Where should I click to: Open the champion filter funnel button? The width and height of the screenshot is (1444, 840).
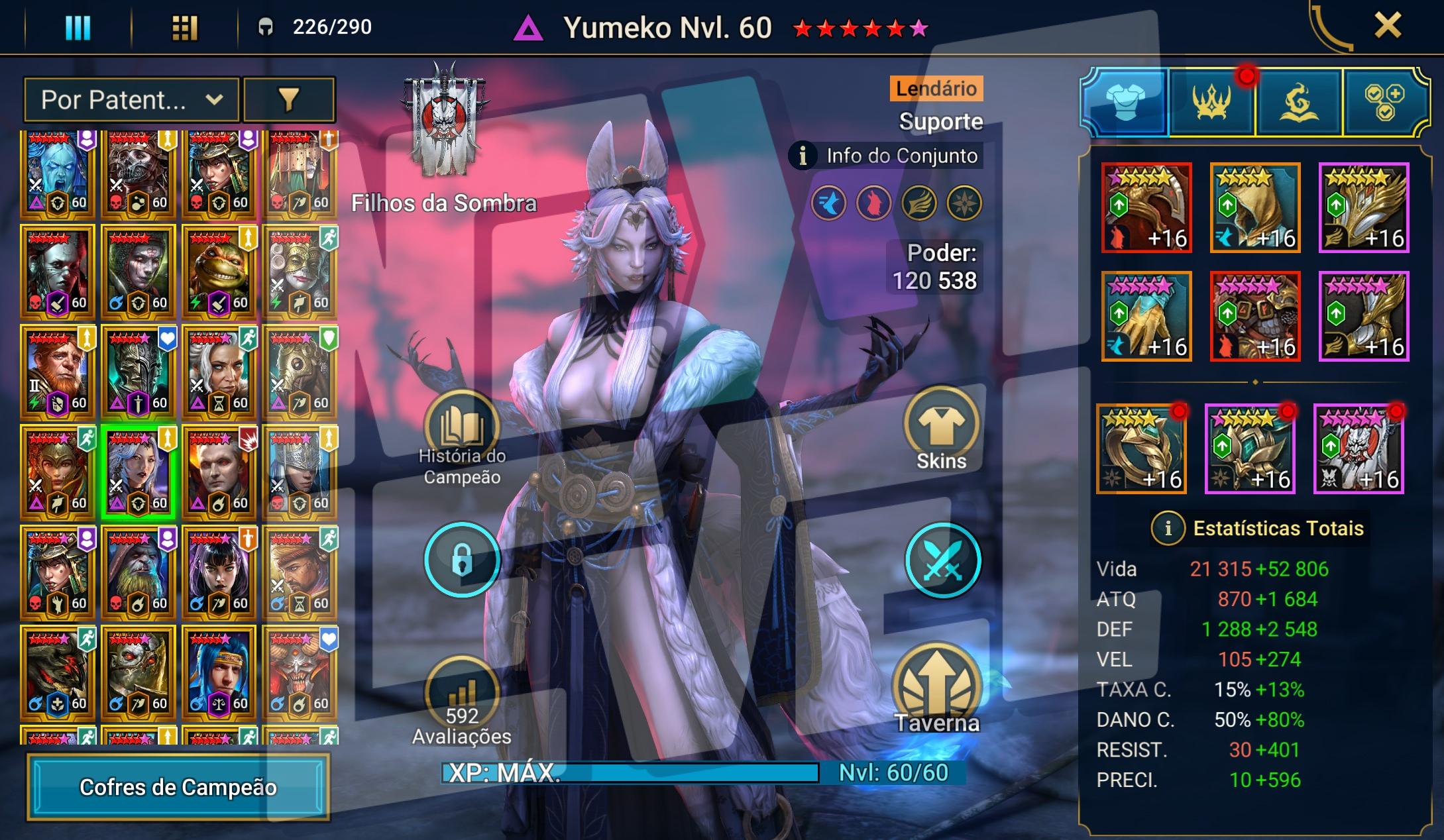(289, 100)
